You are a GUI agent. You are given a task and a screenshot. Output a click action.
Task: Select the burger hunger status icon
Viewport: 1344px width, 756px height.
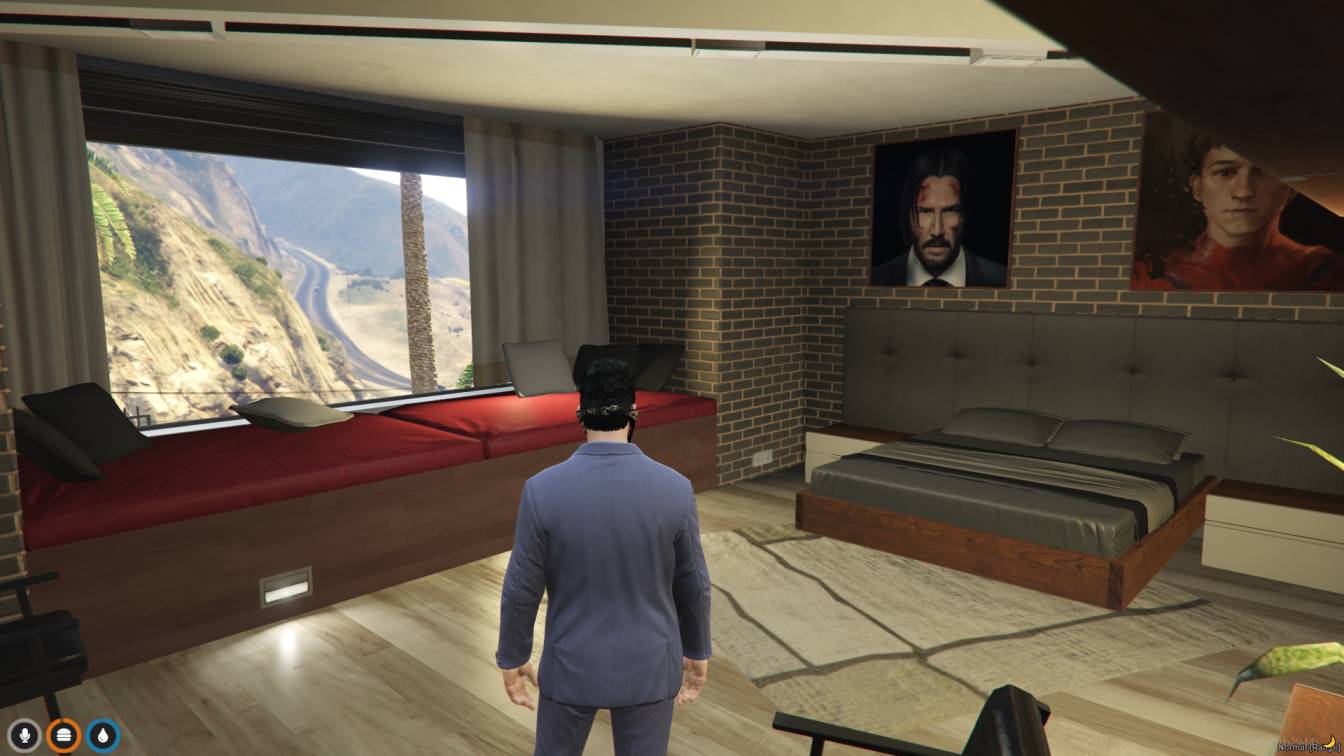[63, 736]
